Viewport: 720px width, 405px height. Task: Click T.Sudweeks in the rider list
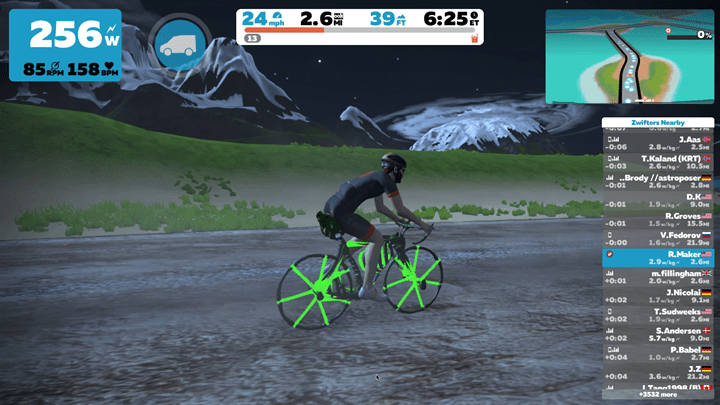[657, 315]
